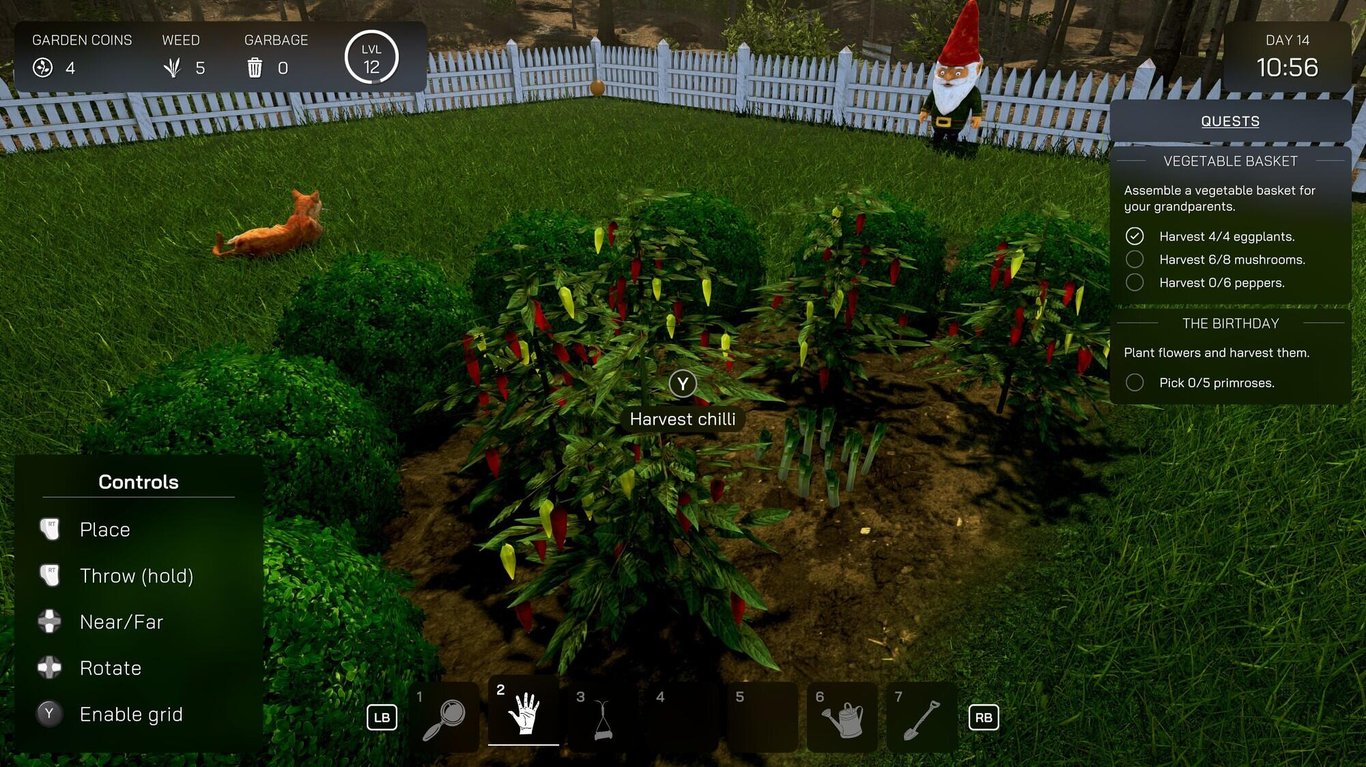This screenshot has width=1366, height=767.
Task: Click the LVL 12 progress ring
Action: pos(373,57)
